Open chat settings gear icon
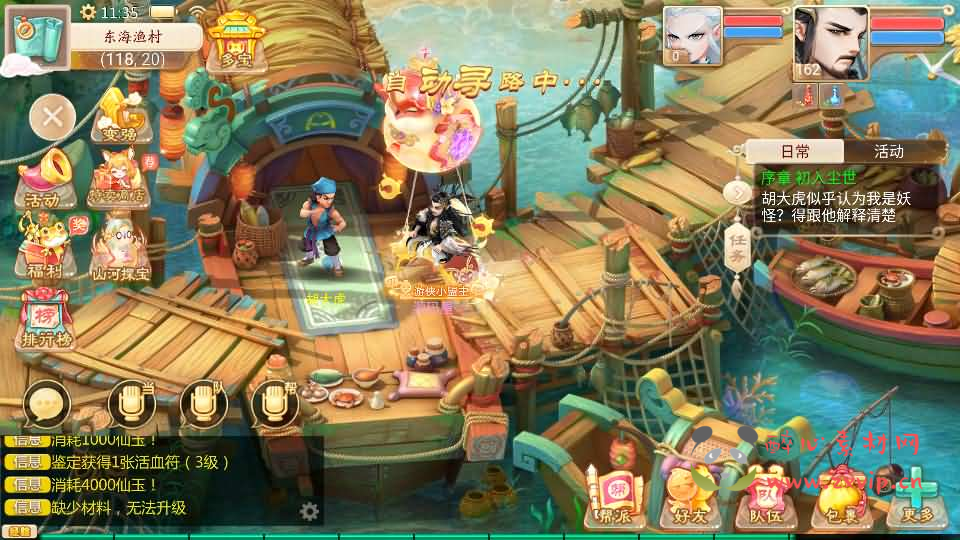960x540 pixels. click(310, 512)
